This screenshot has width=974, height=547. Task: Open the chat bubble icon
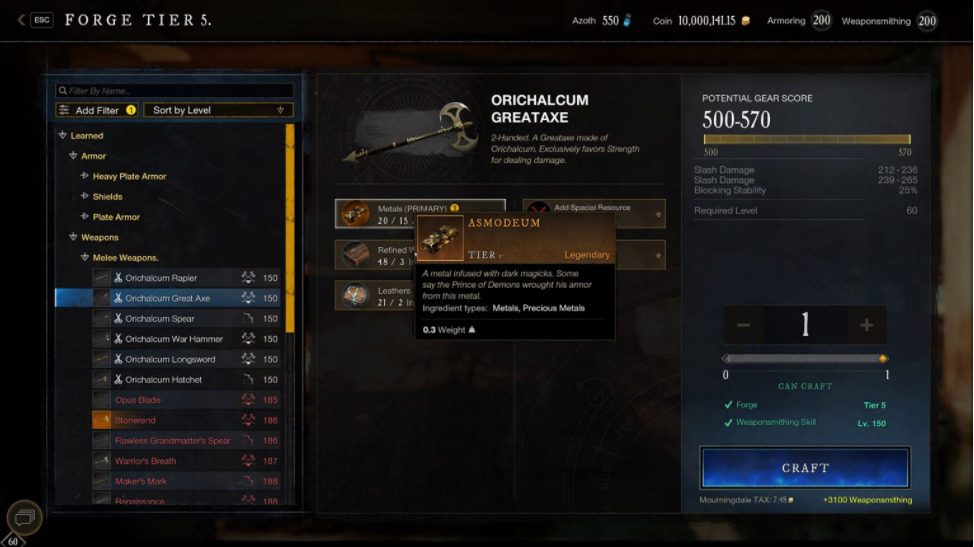click(25, 517)
